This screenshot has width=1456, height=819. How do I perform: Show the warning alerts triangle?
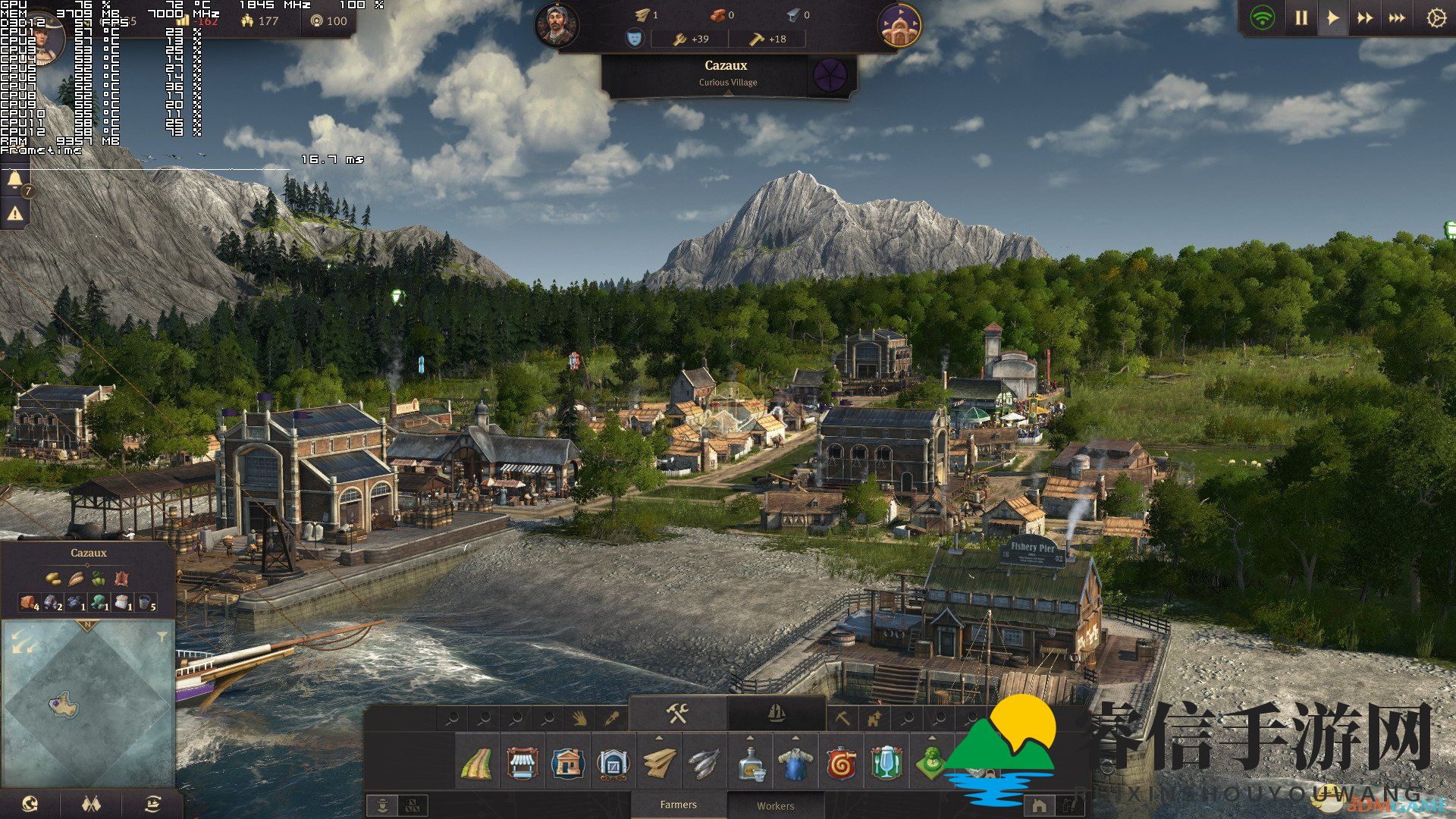point(15,215)
